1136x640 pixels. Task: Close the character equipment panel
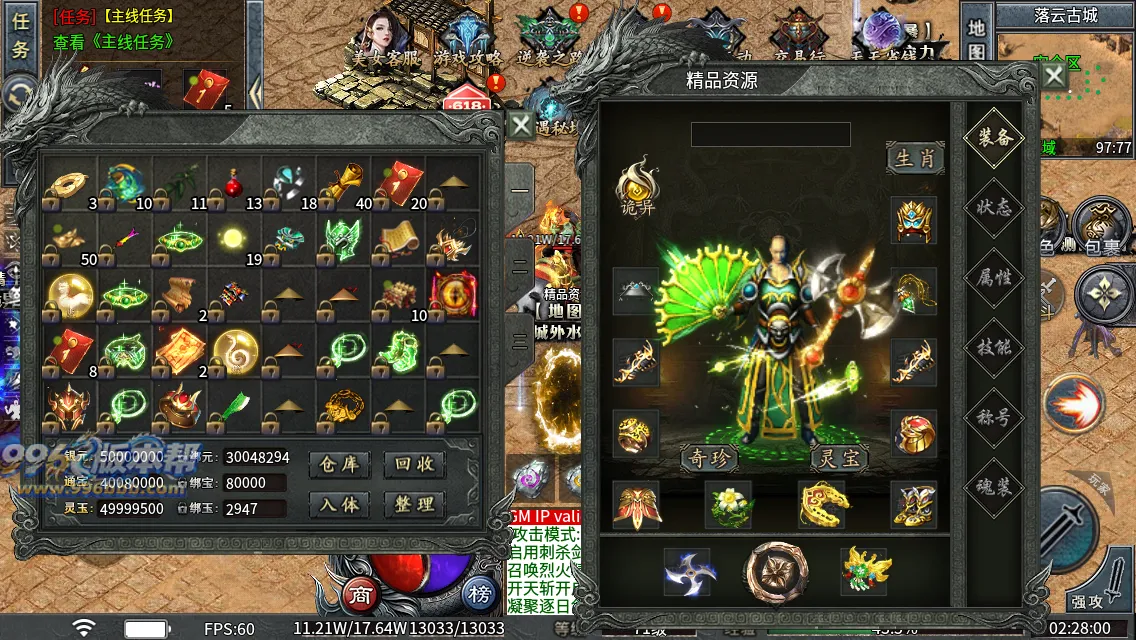coord(1054,78)
